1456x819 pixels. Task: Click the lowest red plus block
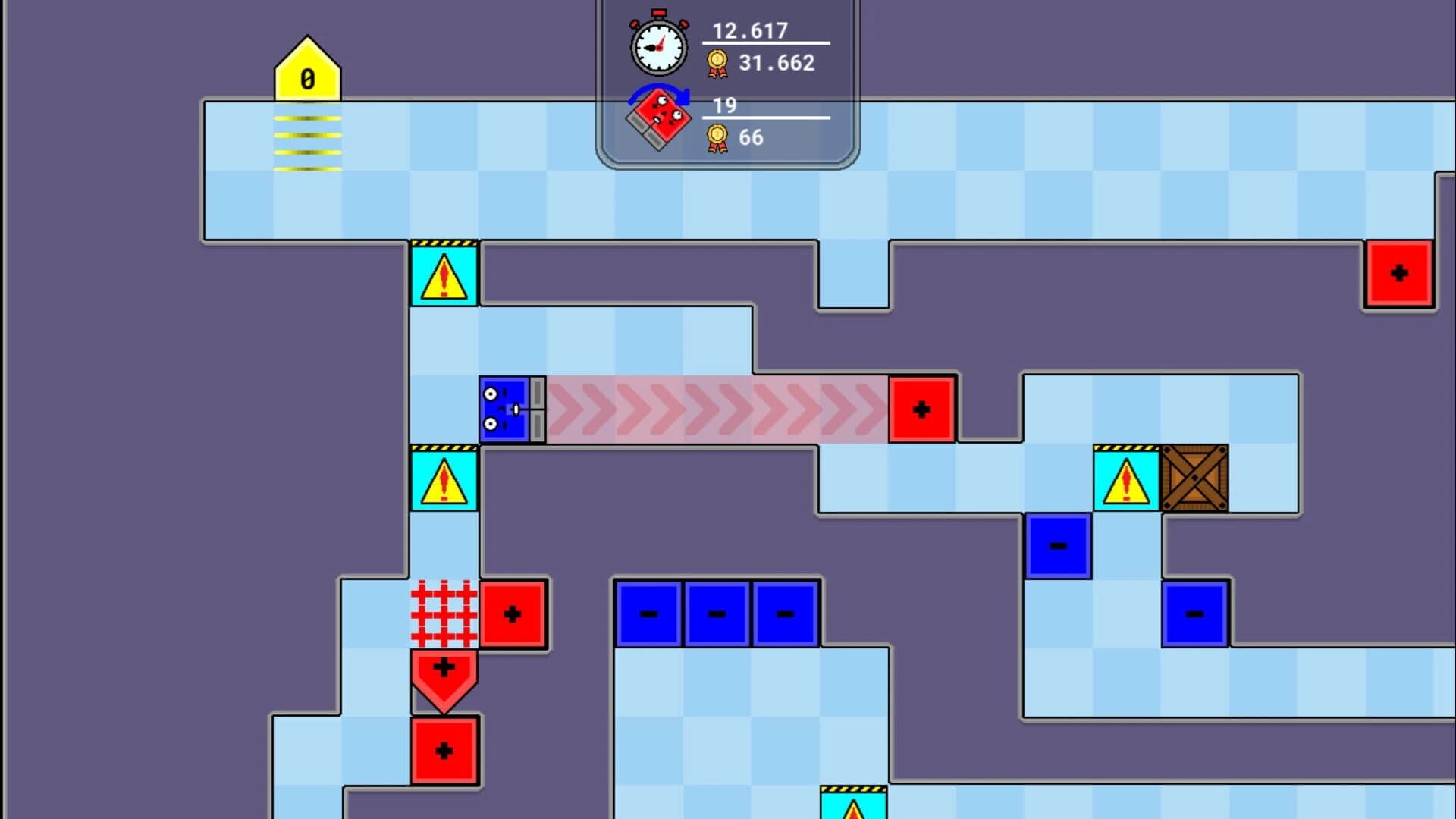click(x=444, y=751)
